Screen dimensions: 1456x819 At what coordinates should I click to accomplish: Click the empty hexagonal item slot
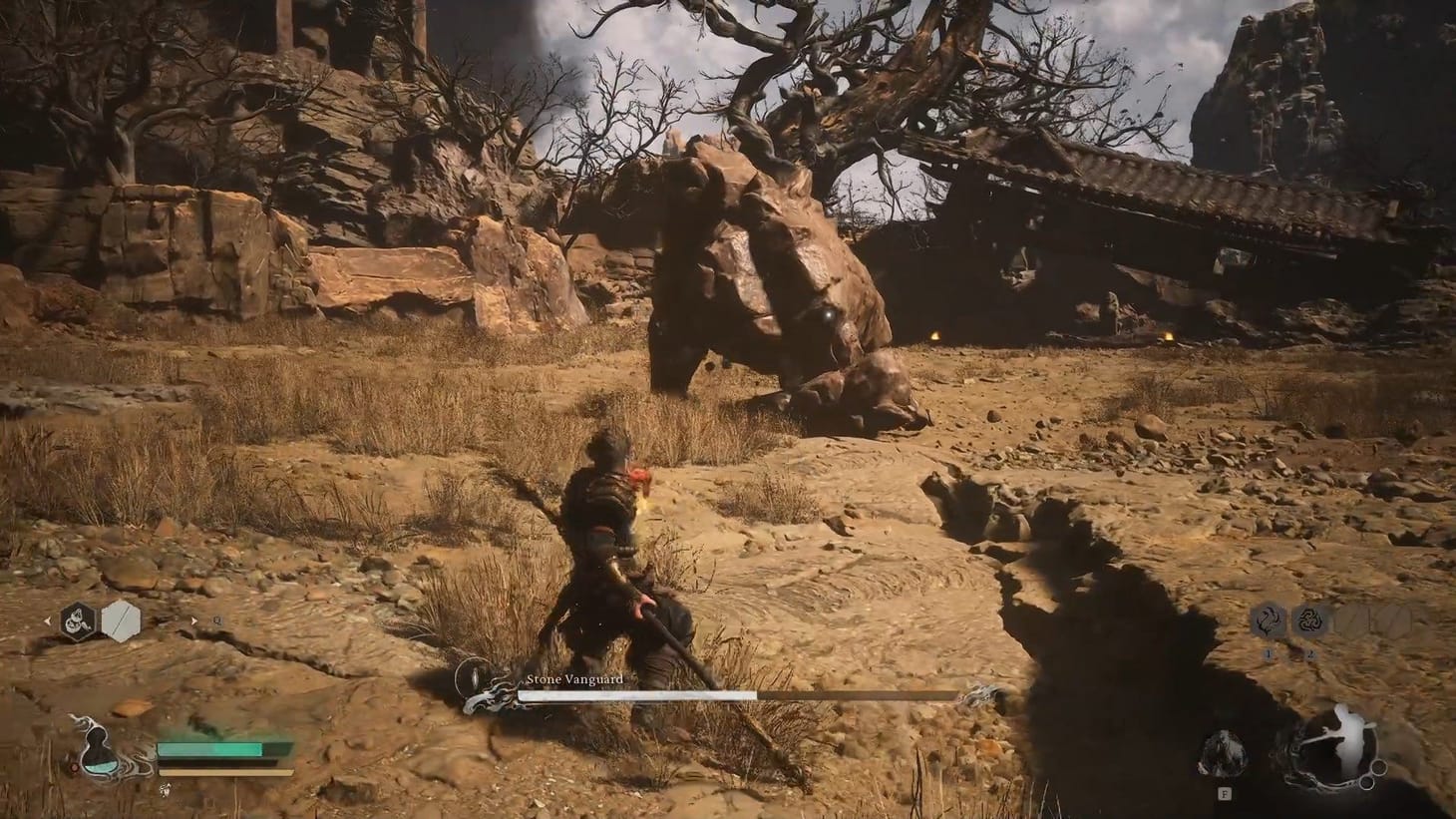point(122,618)
